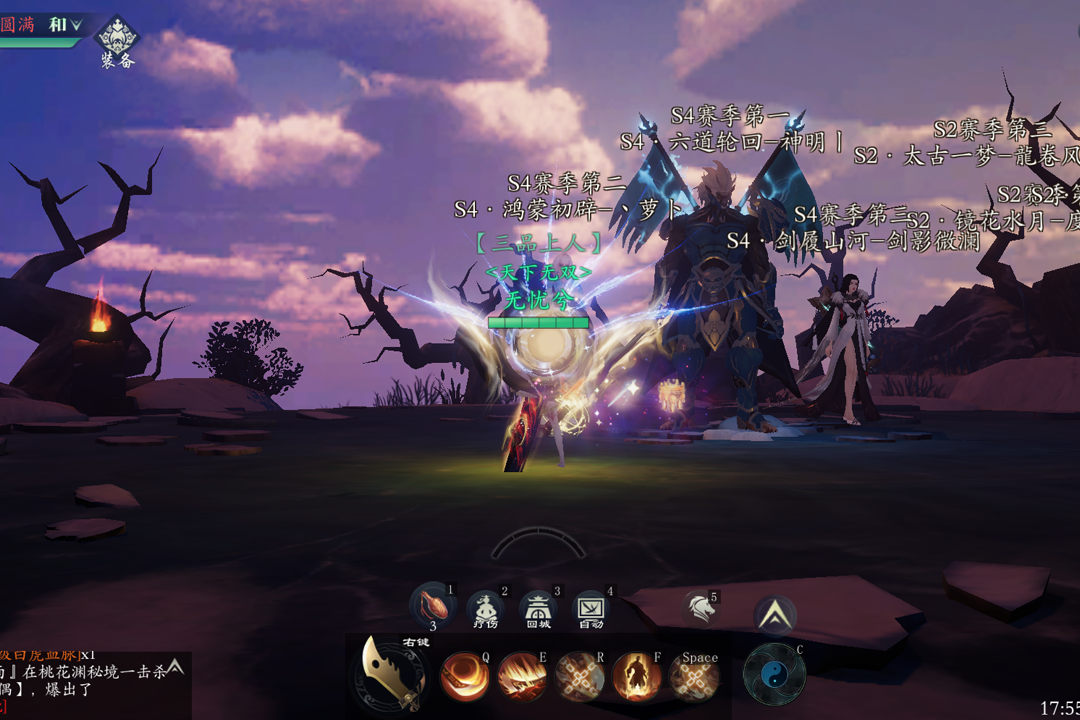Screen dimensions: 1080x720
Task: Cast the Q fire whirl skill
Action: tap(465, 677)
